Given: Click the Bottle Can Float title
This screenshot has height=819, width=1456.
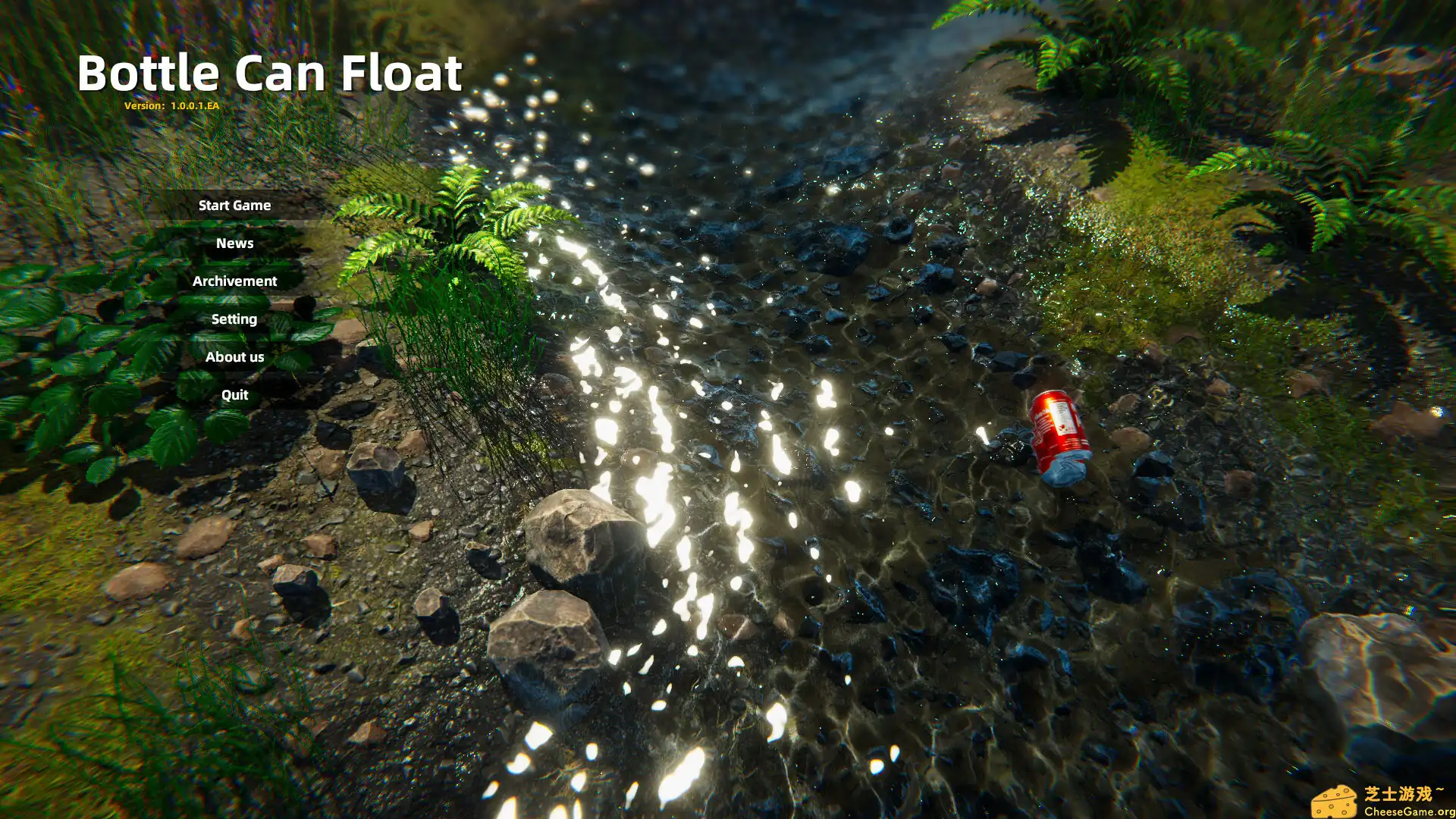Looking at the screenshot, I should [271, 73].
